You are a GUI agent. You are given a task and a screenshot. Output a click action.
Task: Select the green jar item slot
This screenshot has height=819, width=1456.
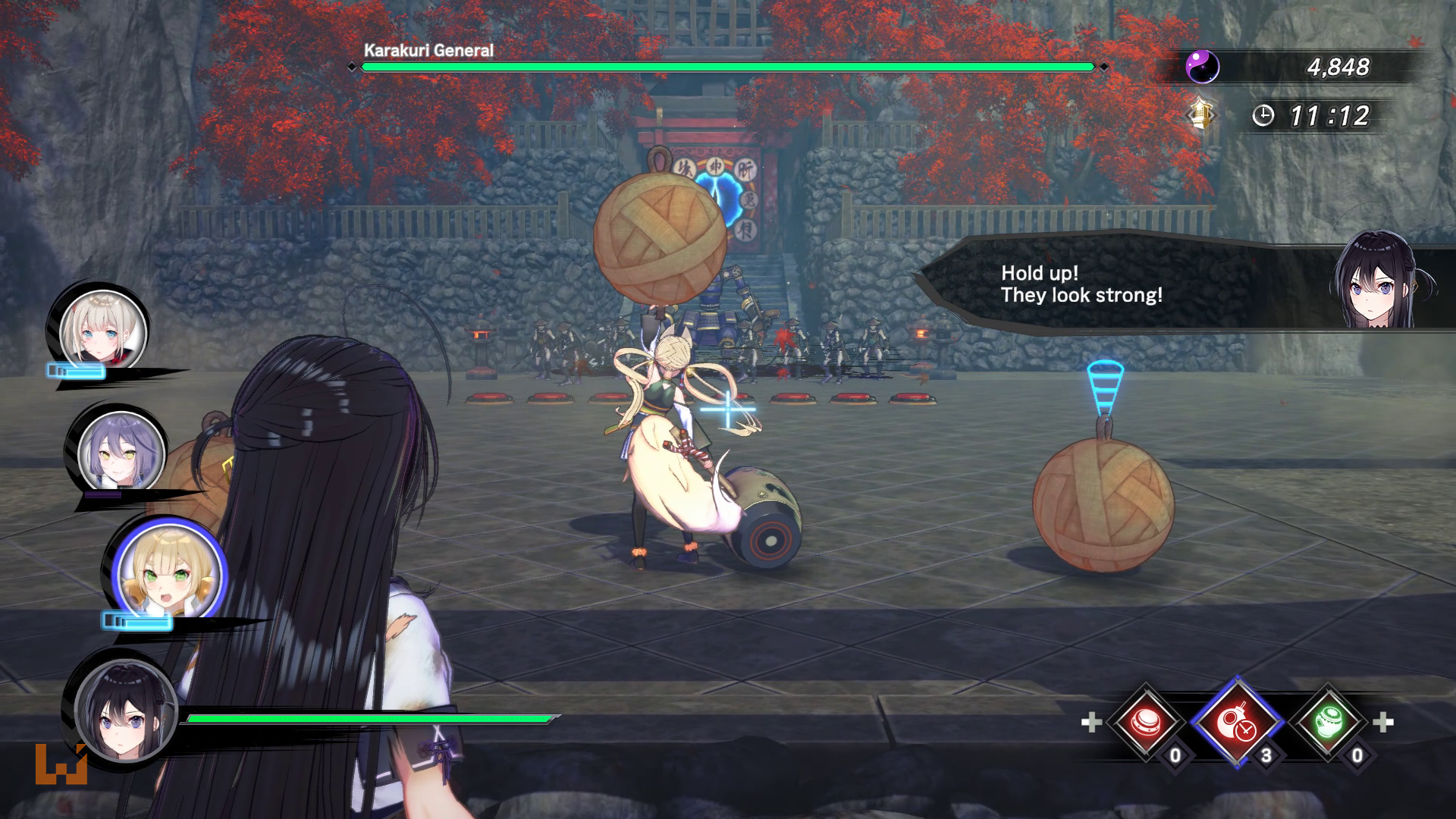tap(1328, 722)
